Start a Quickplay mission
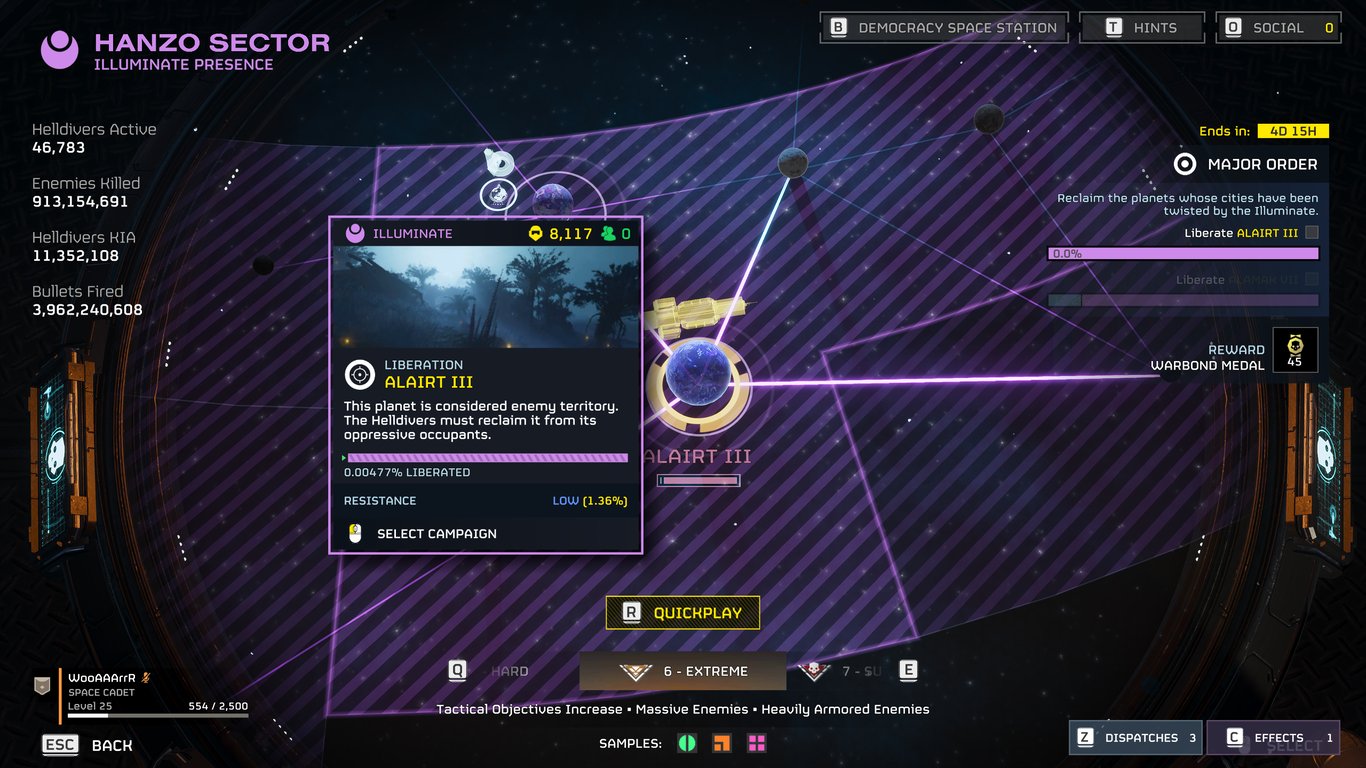Viewport: 1366px width, 768px height. (683, 613)
